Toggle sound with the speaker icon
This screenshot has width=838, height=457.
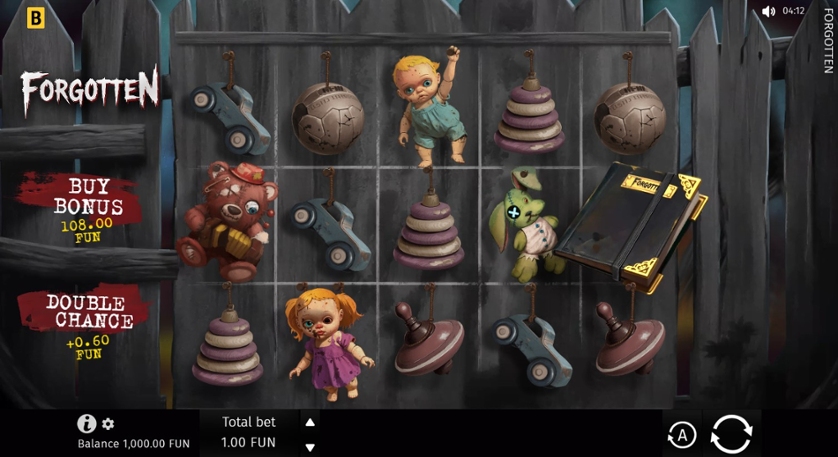point(768,12)
